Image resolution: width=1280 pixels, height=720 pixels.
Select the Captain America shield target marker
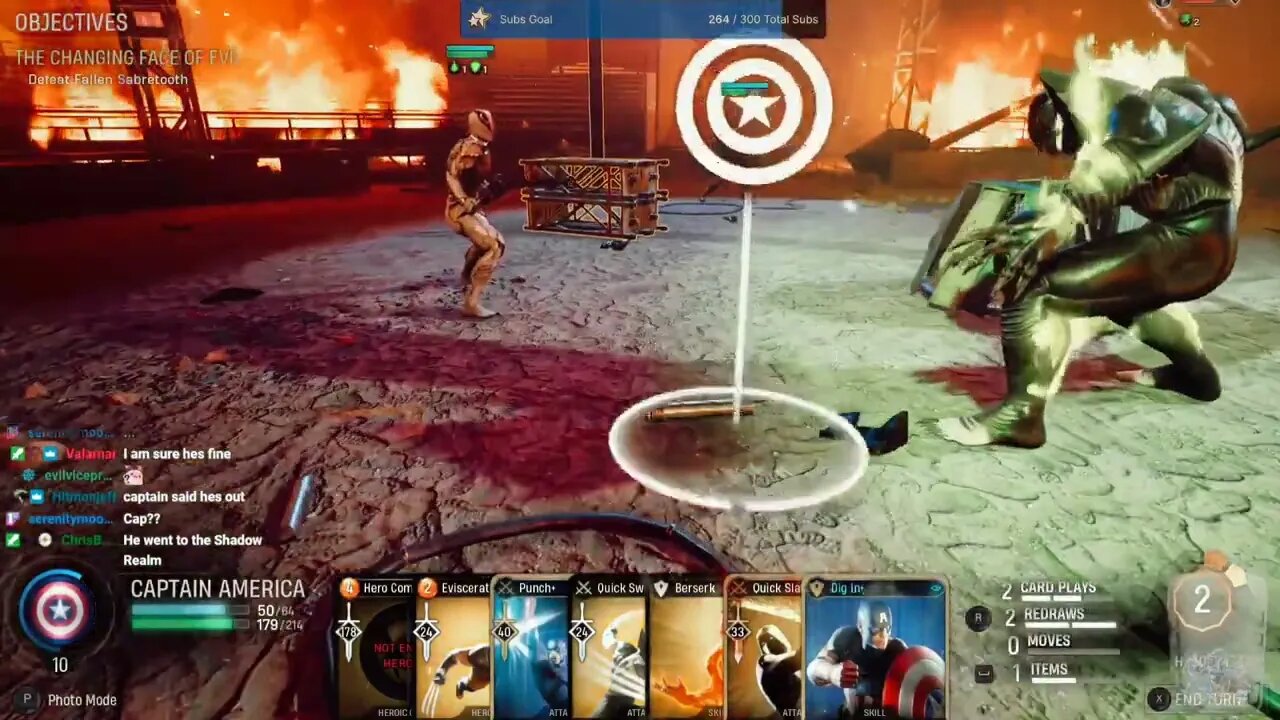point(754,108)
